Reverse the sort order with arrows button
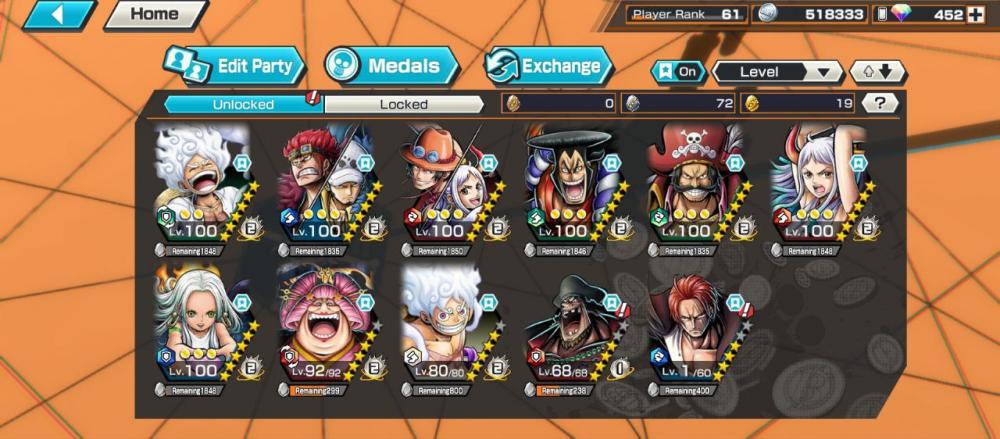 tap(877, 72)
